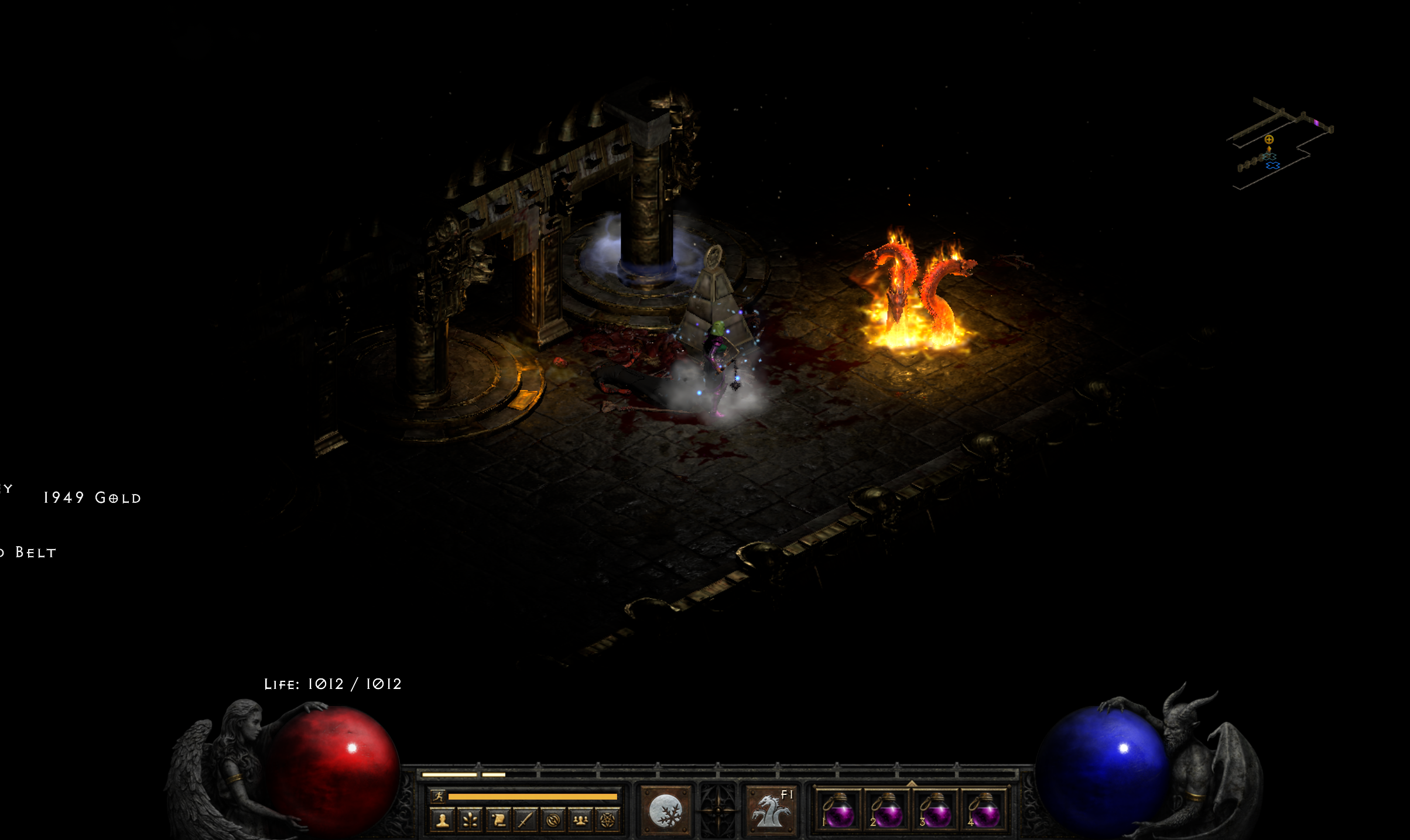Open the party screen people icon
Screen dimensions: 1410x840
580,820
